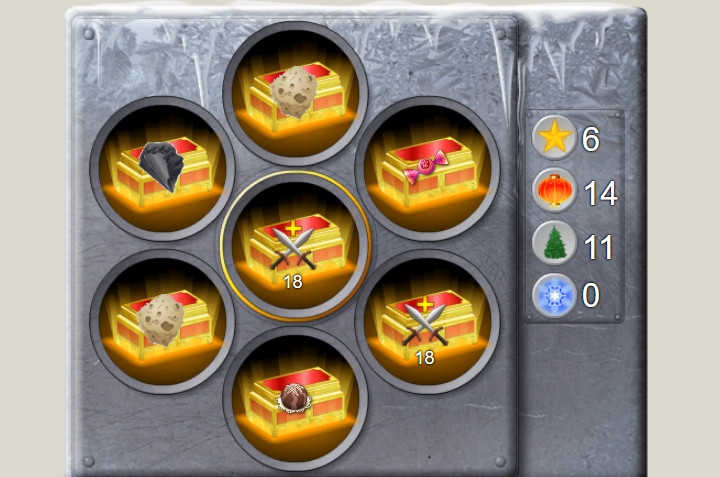Pick the chest with the dark coal lump
720x477 pixels.
click(x=162, y=168)
